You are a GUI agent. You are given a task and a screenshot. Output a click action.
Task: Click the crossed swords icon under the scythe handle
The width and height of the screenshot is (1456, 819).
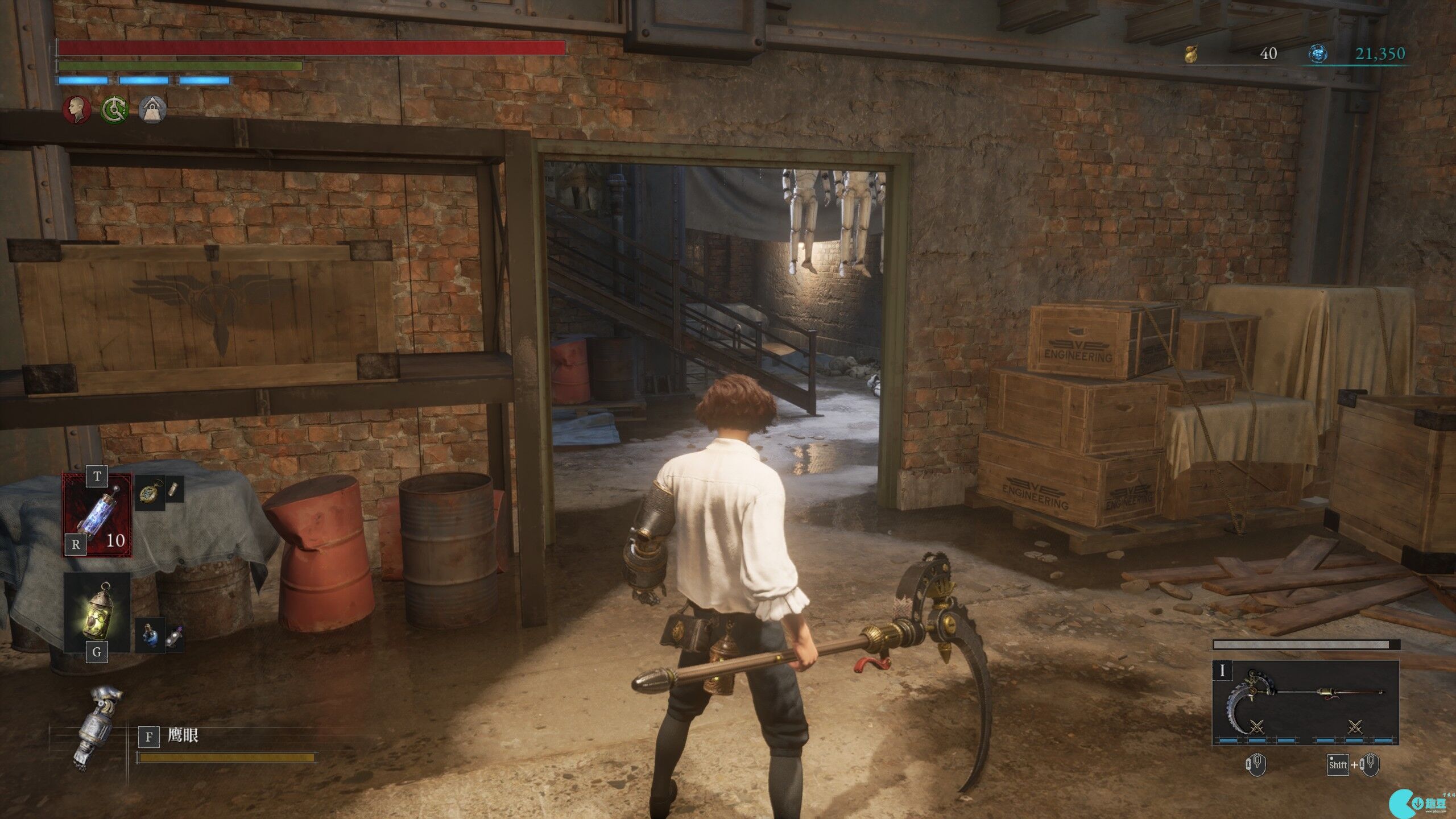(x=1355, y=727)
